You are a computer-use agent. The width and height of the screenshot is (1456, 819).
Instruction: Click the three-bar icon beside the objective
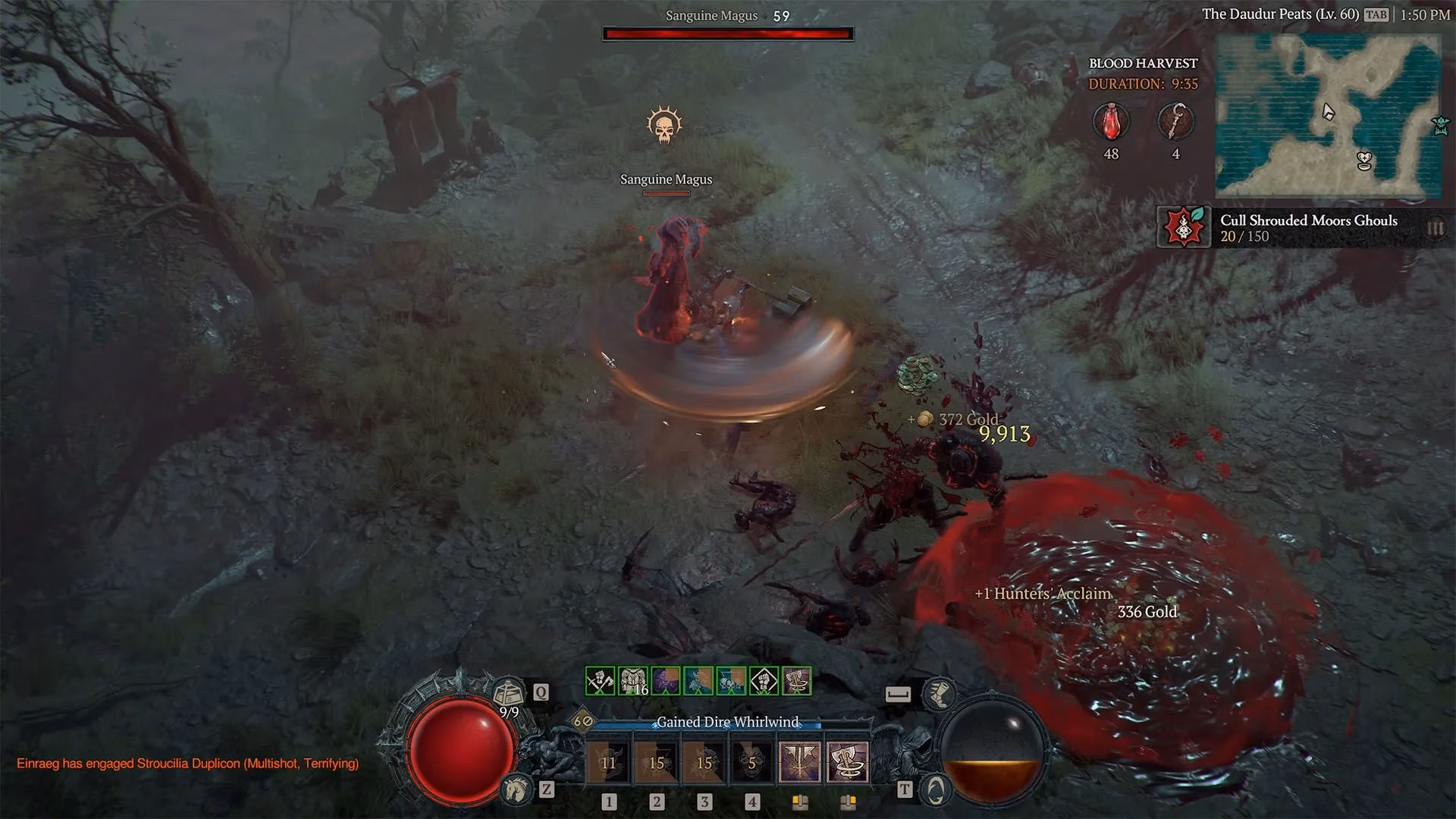tap(1437, 227)
